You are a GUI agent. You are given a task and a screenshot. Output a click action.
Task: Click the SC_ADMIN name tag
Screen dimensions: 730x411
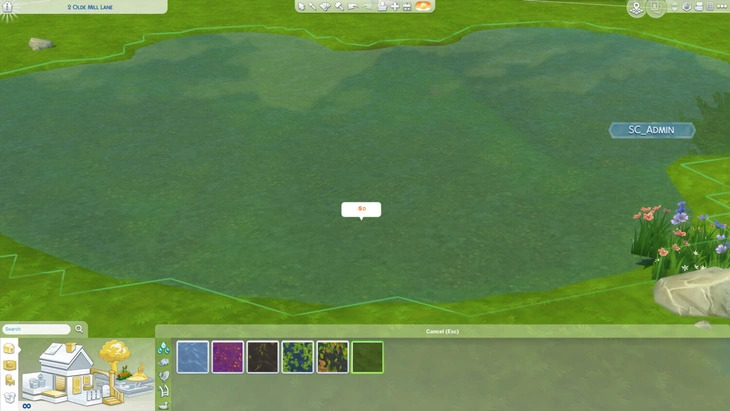click(x=651, y=130)
